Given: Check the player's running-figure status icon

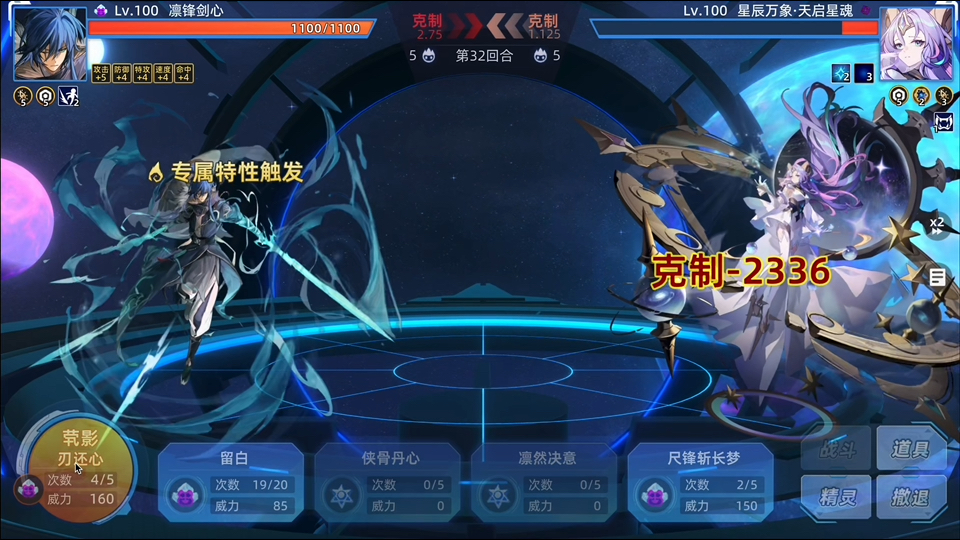Looking at the screenshot, I should (x=69, y=96).
